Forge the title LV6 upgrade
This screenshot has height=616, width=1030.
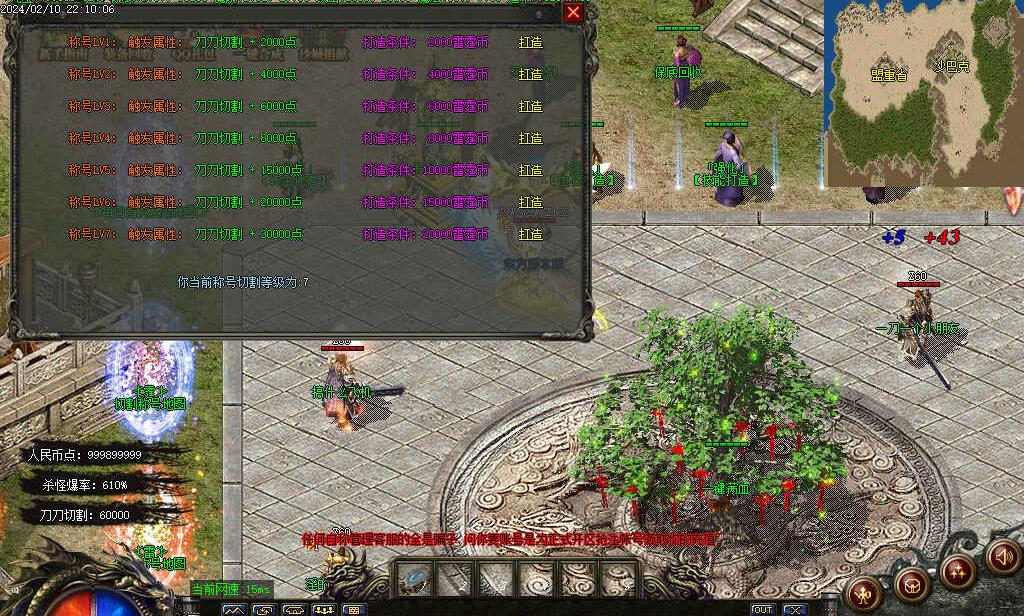(x=530, y=202)
